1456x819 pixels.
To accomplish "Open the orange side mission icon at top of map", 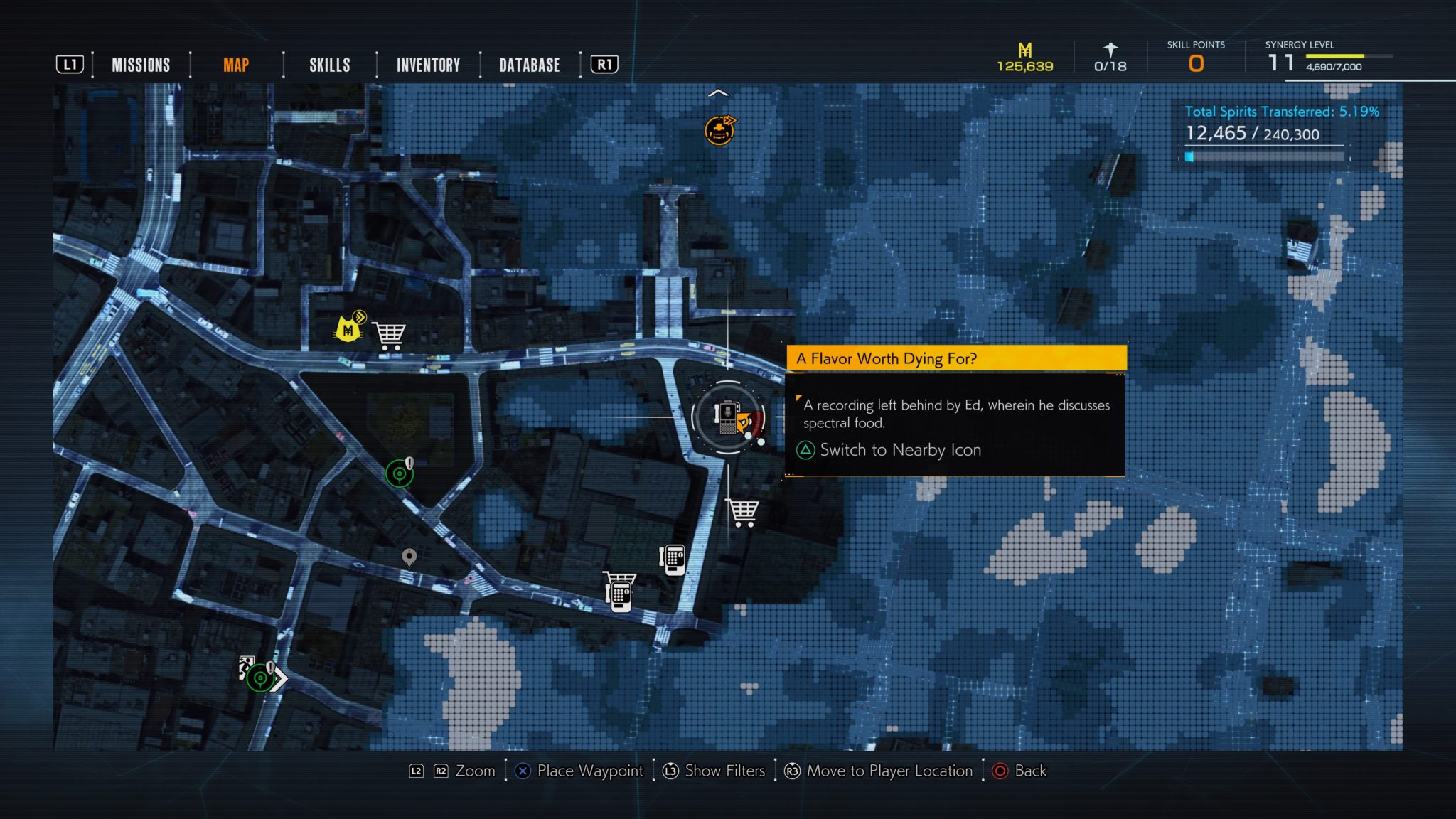I will click(719, 130).
